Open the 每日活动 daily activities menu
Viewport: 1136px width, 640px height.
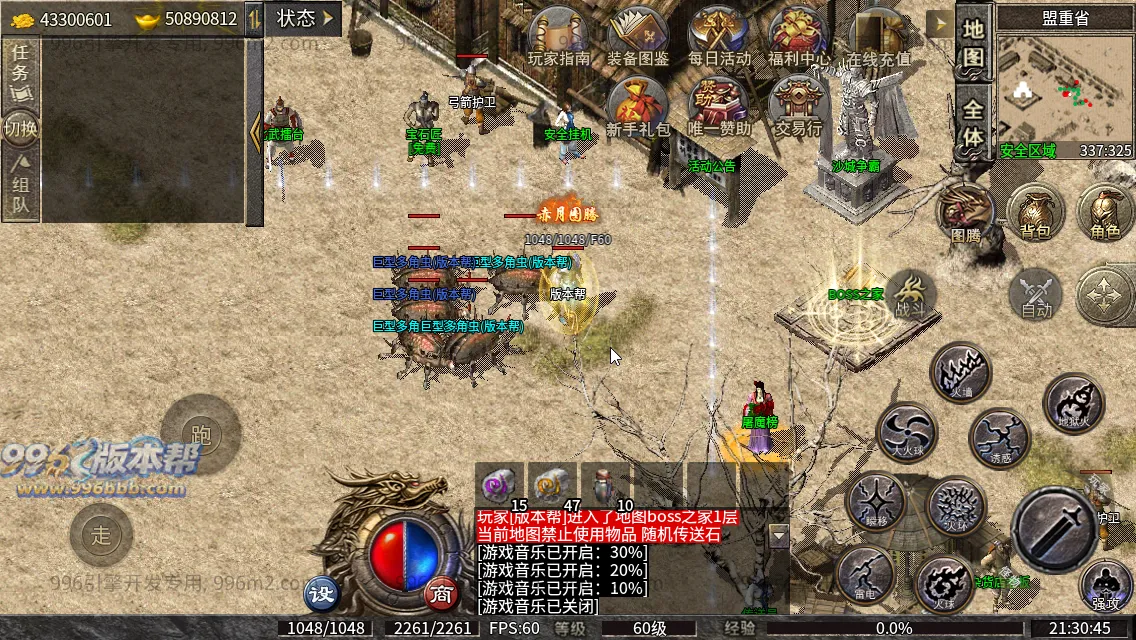pos(718,36)
